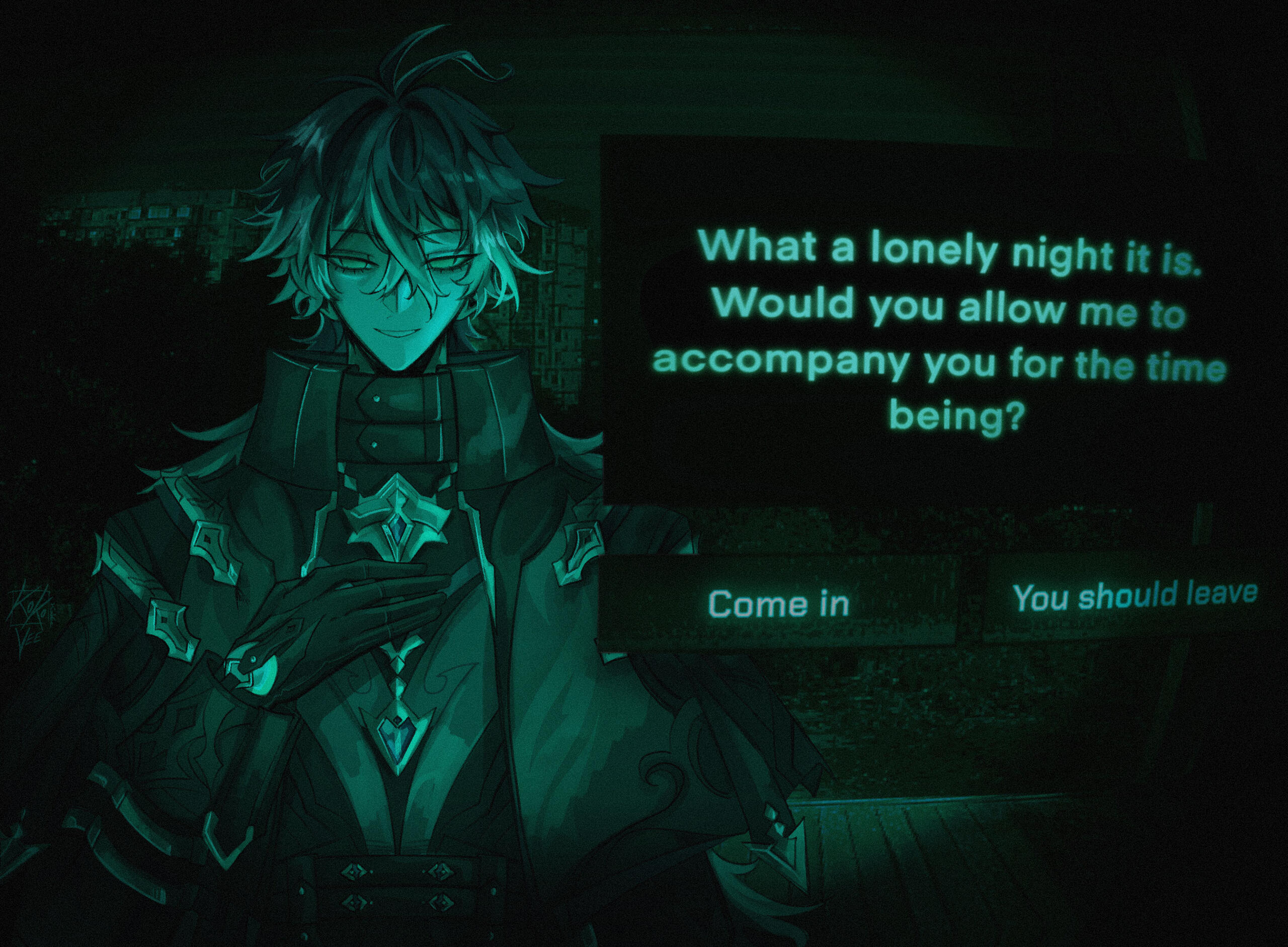Select the "You should leave" option

[x=1135, y=596]
